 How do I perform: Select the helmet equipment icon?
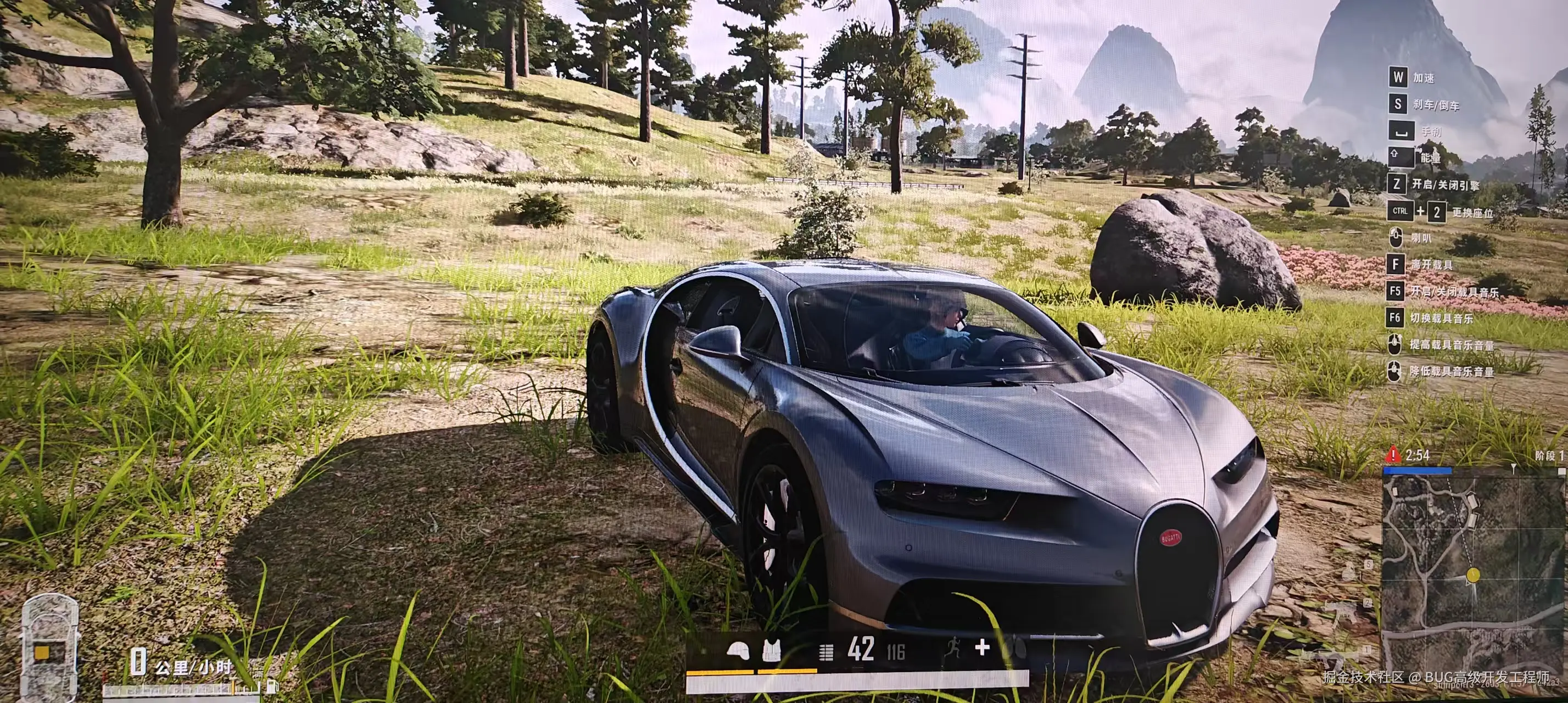point(737,651)
